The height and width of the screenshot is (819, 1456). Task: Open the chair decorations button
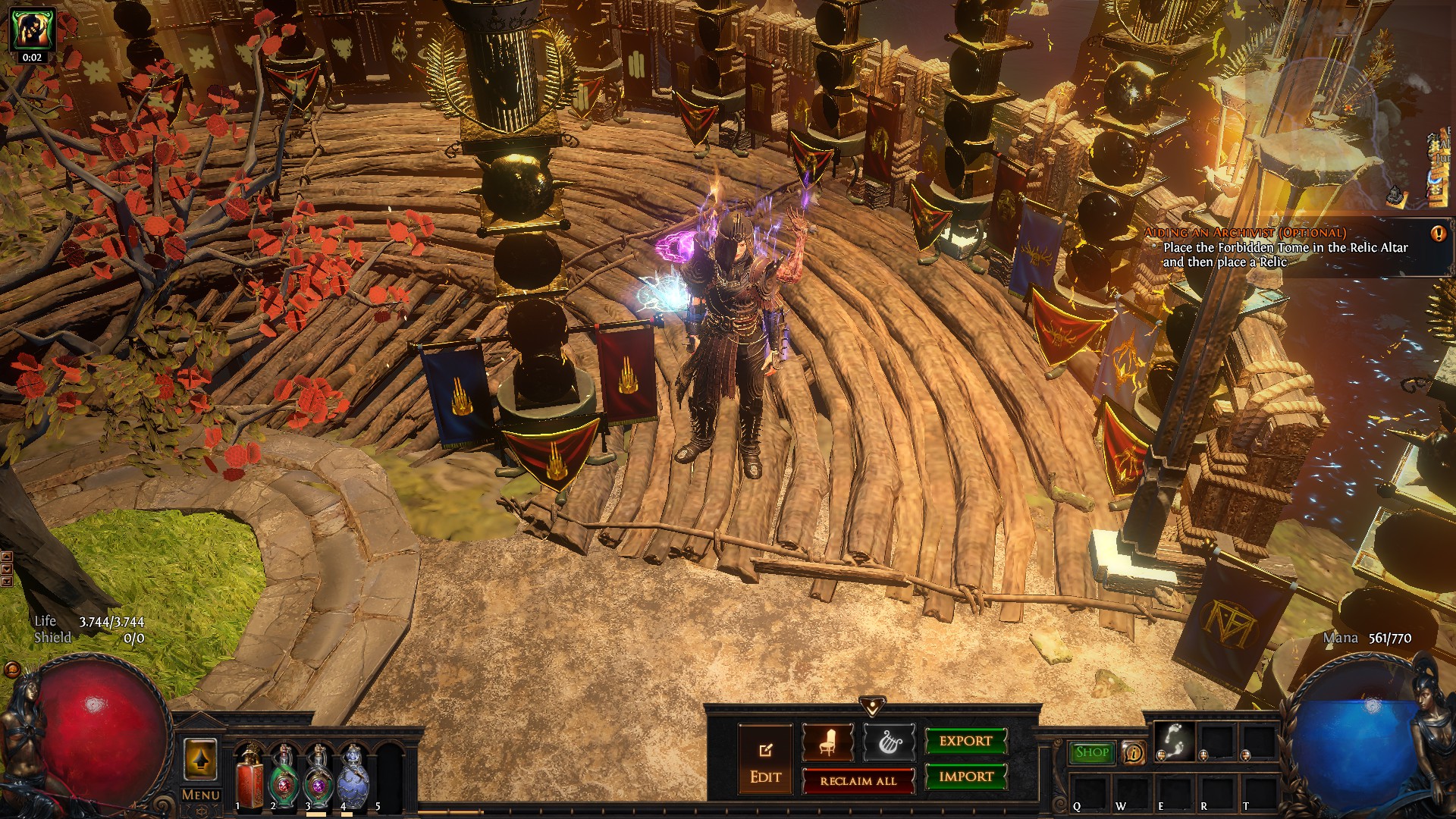coord(827,742)
